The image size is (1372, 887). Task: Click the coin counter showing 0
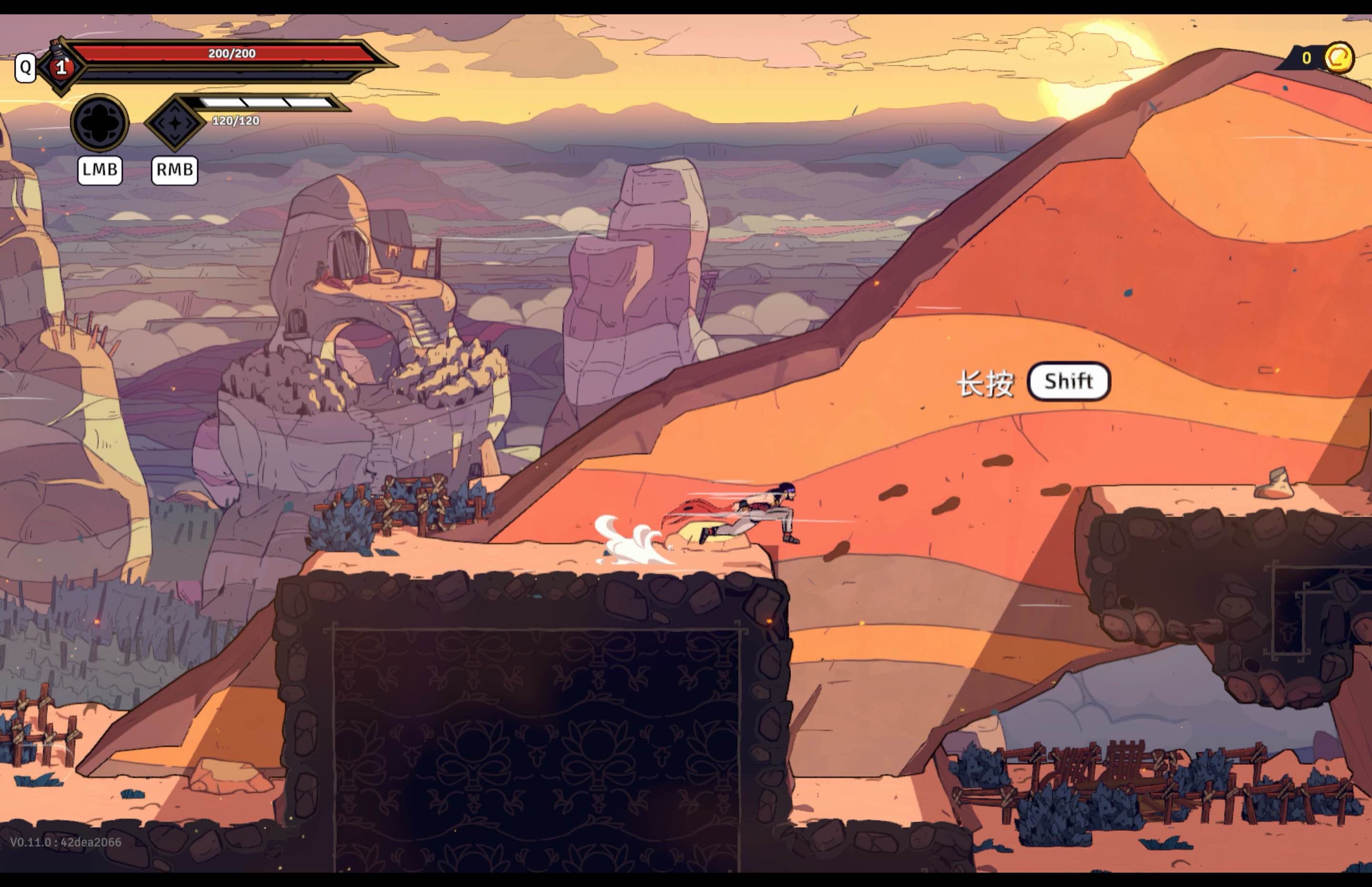point(1306,58)
